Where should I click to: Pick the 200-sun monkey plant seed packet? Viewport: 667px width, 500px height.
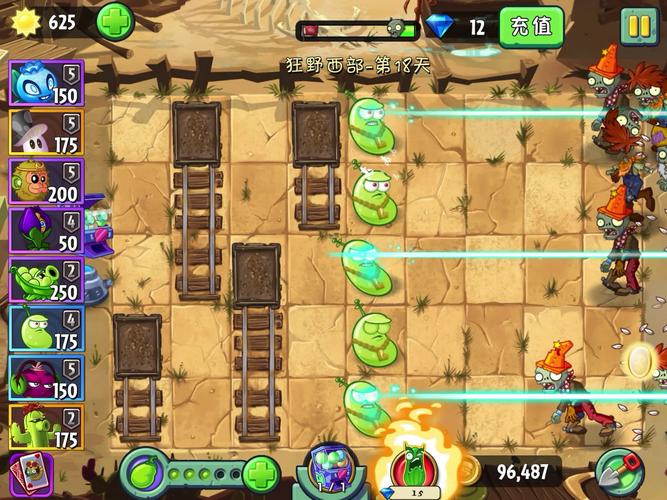click(x=46, y=181)
